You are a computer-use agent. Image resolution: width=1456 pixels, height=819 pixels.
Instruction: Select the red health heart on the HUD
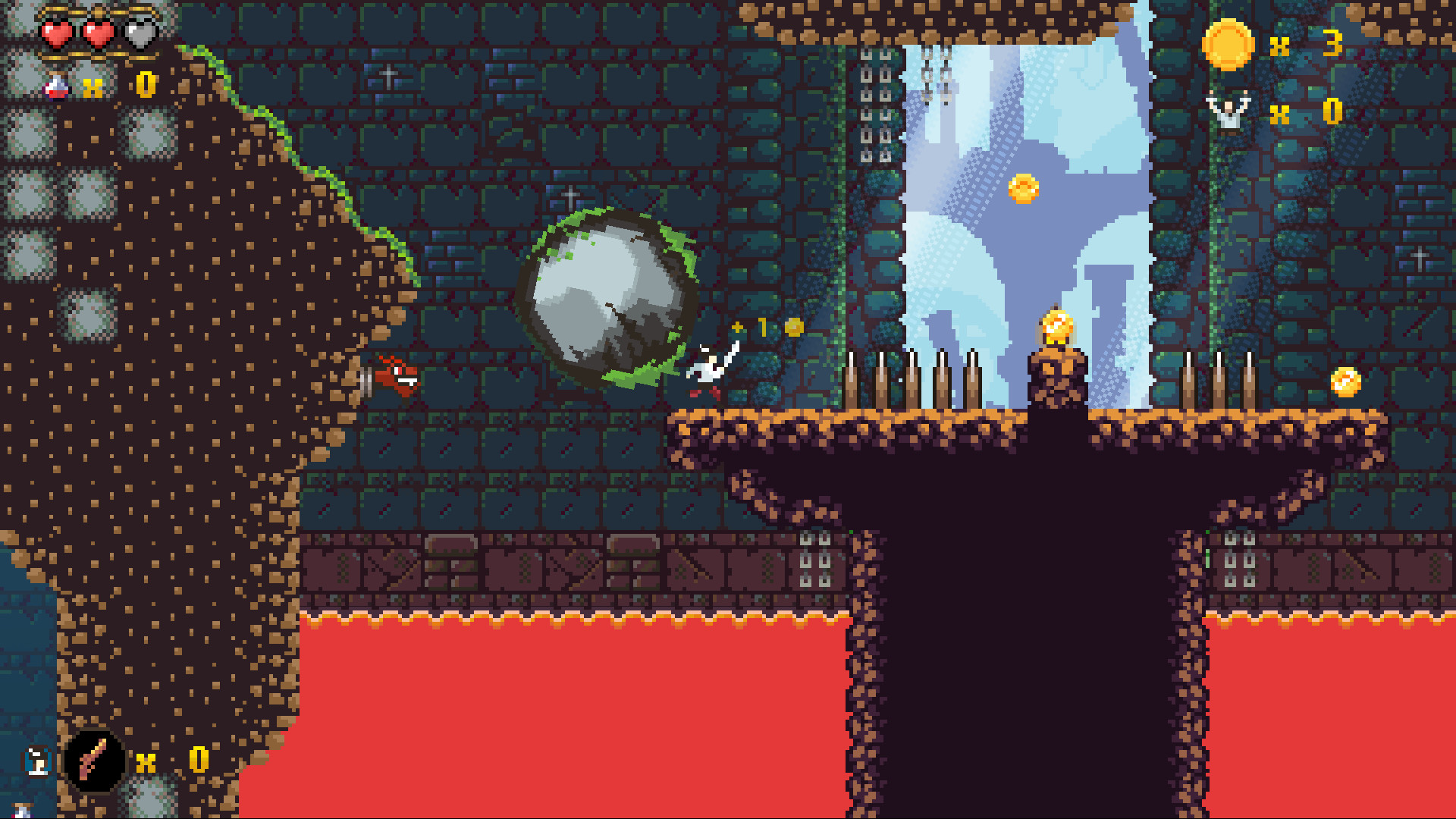[57, 34]
